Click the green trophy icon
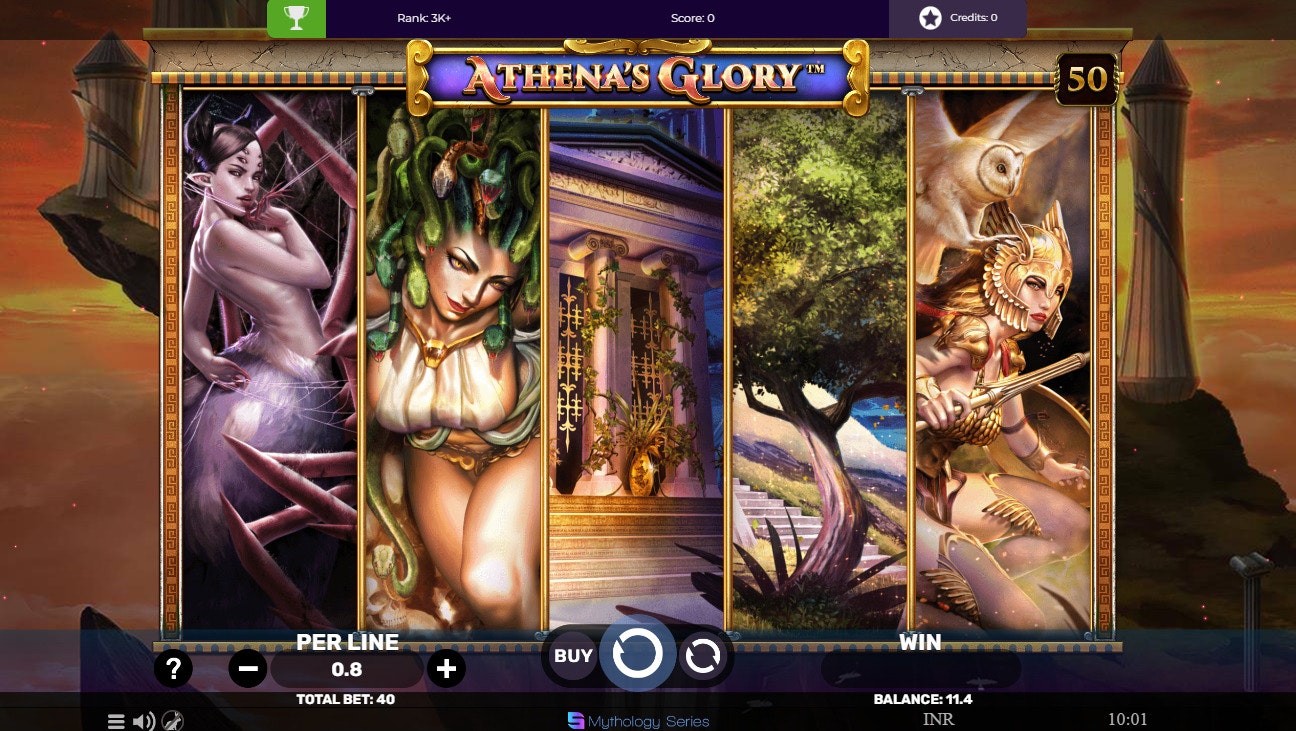This screenshot has height=731, width=1296. click(x=296, y=18)
